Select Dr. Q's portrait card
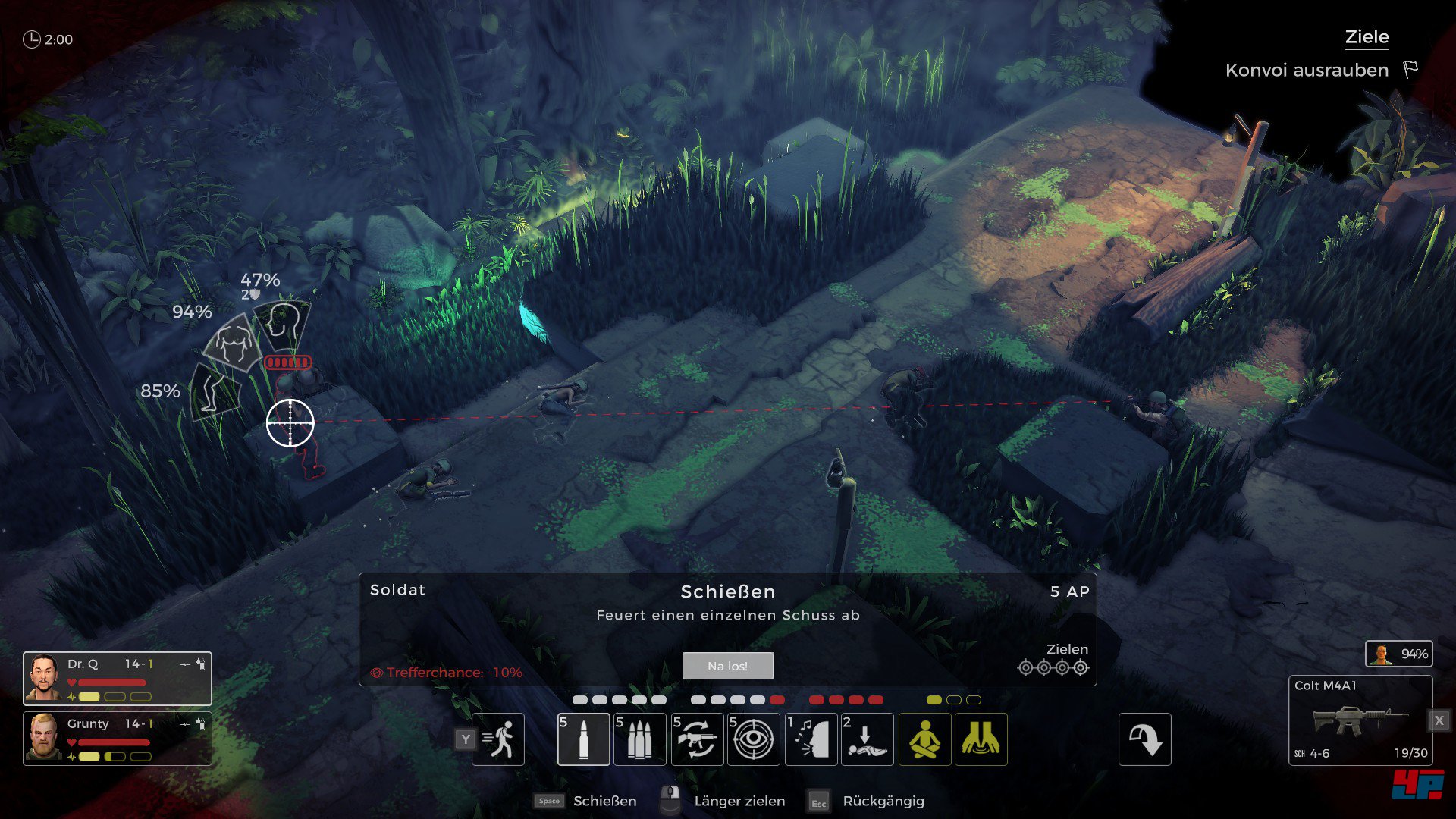This screenshot has width=1456, height=819. [x=118, y=679]
